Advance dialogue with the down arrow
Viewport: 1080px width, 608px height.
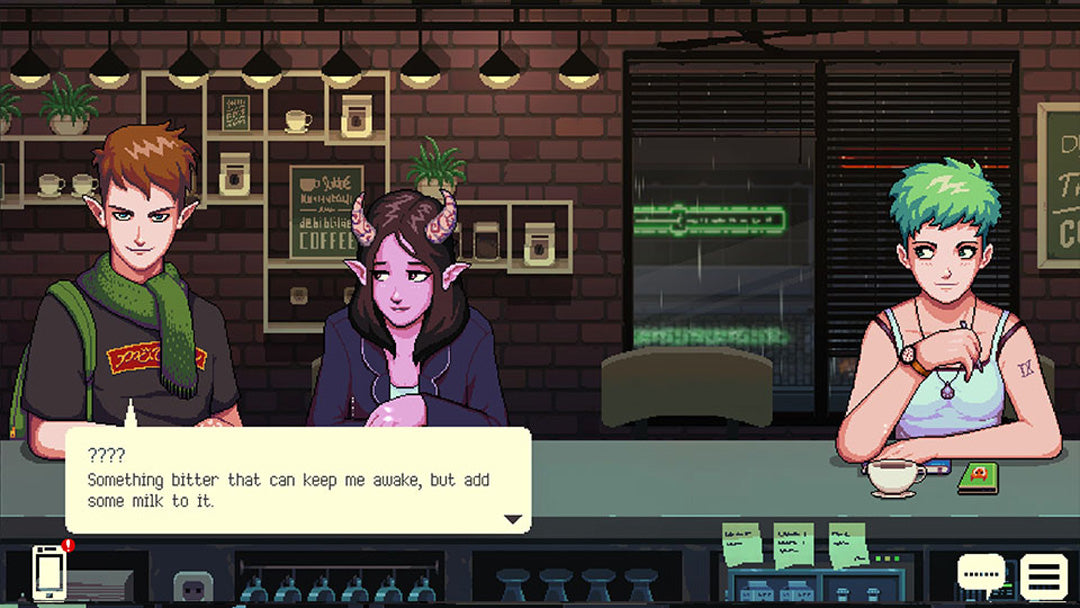coord(513,519)
